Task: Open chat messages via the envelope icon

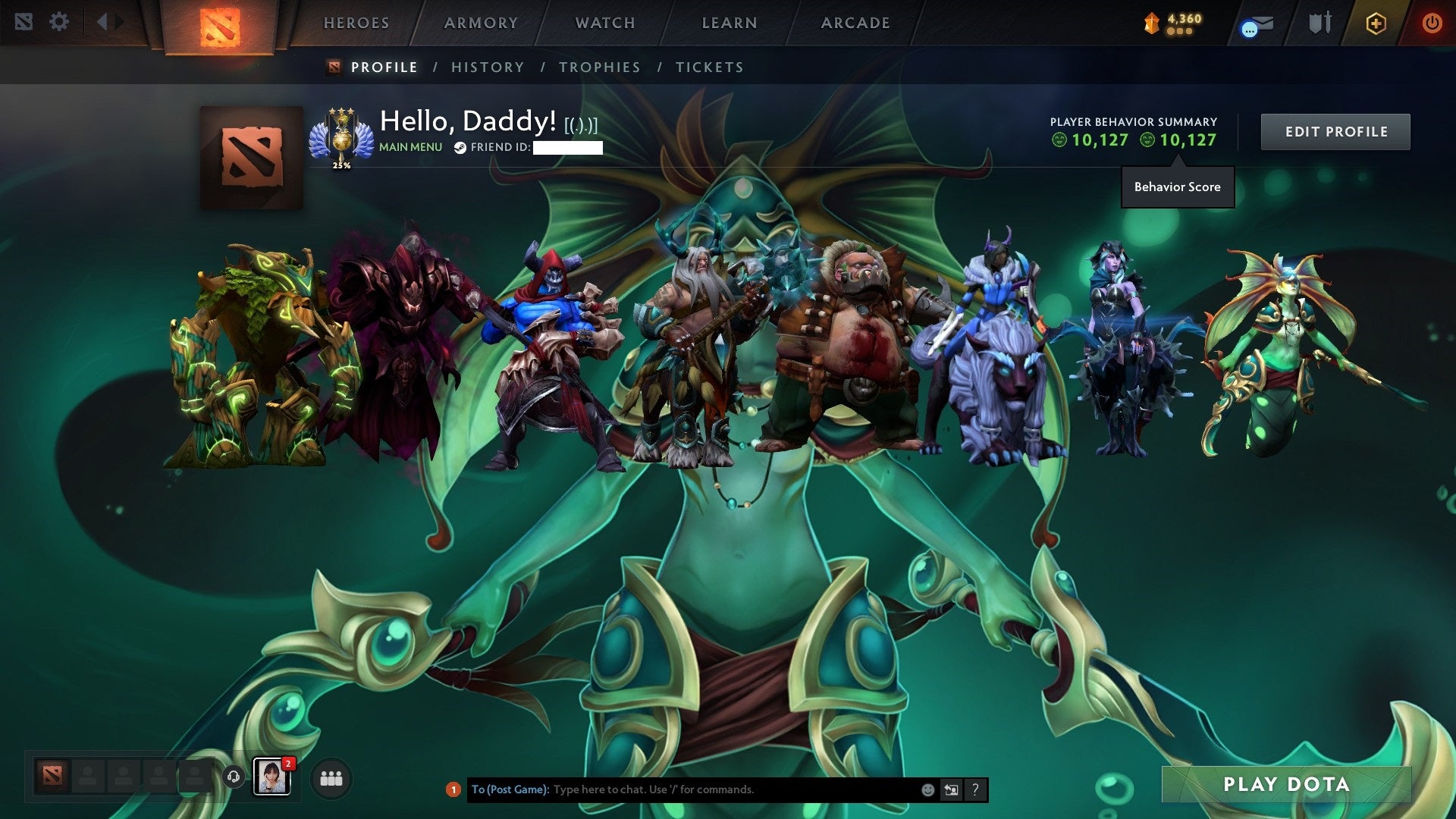Action: click(x=1255, y=23)
